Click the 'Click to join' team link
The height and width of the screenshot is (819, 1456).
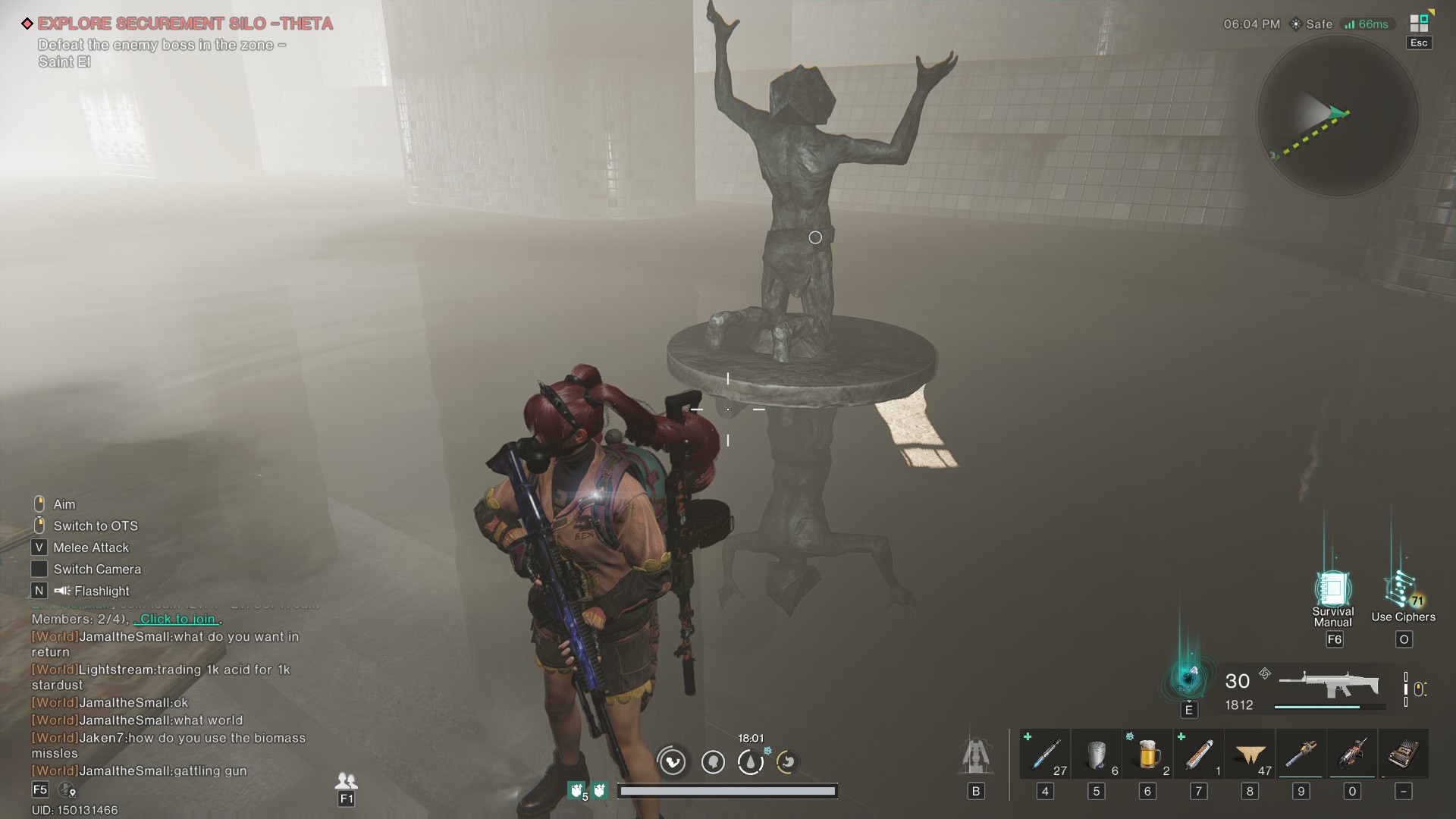click(x=177, y=620)
